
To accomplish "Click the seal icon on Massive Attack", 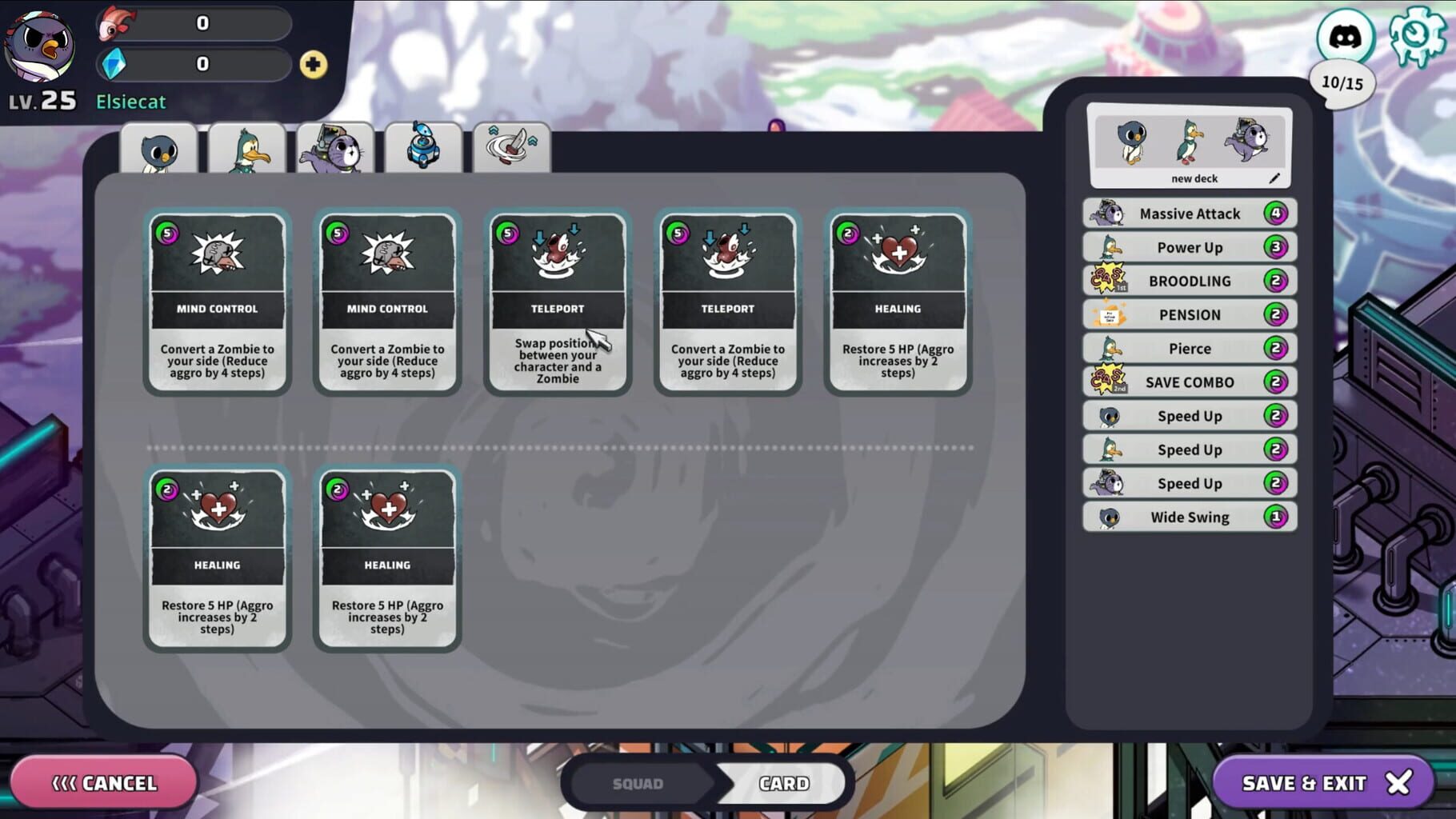I will click(x=1105, y=213).
